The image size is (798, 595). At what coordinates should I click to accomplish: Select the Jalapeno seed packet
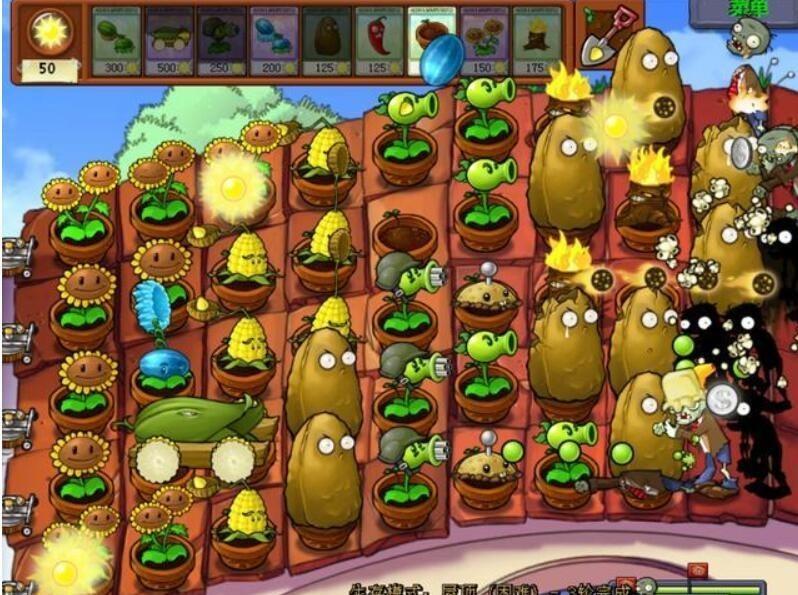(378, 41)
